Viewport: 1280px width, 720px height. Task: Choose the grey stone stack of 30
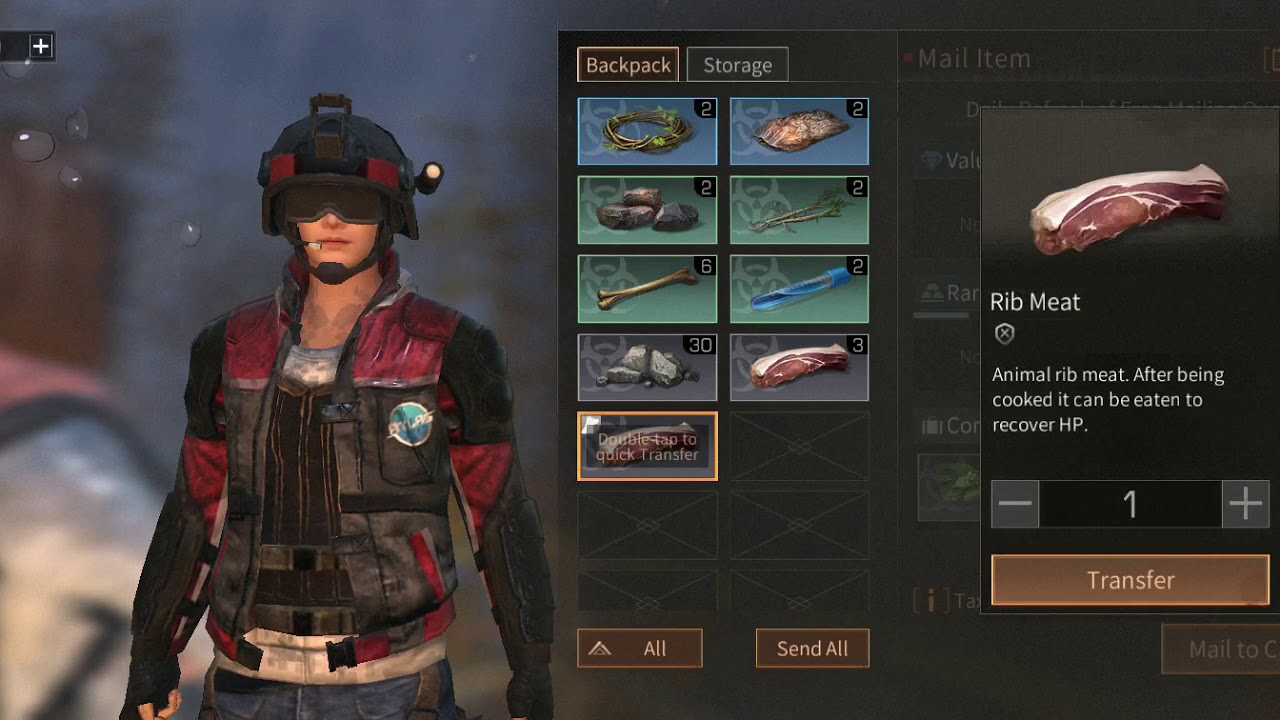[647, 367]
